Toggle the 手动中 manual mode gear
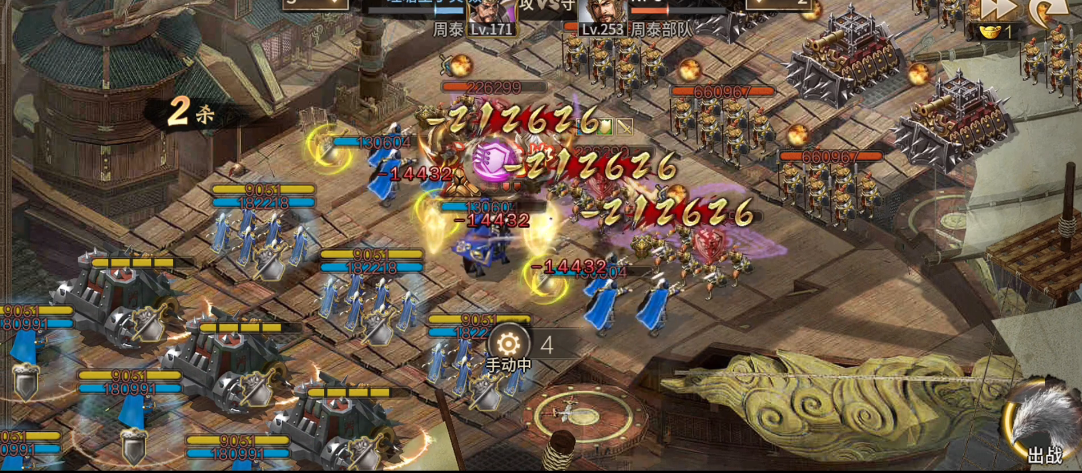 (509, 342)
